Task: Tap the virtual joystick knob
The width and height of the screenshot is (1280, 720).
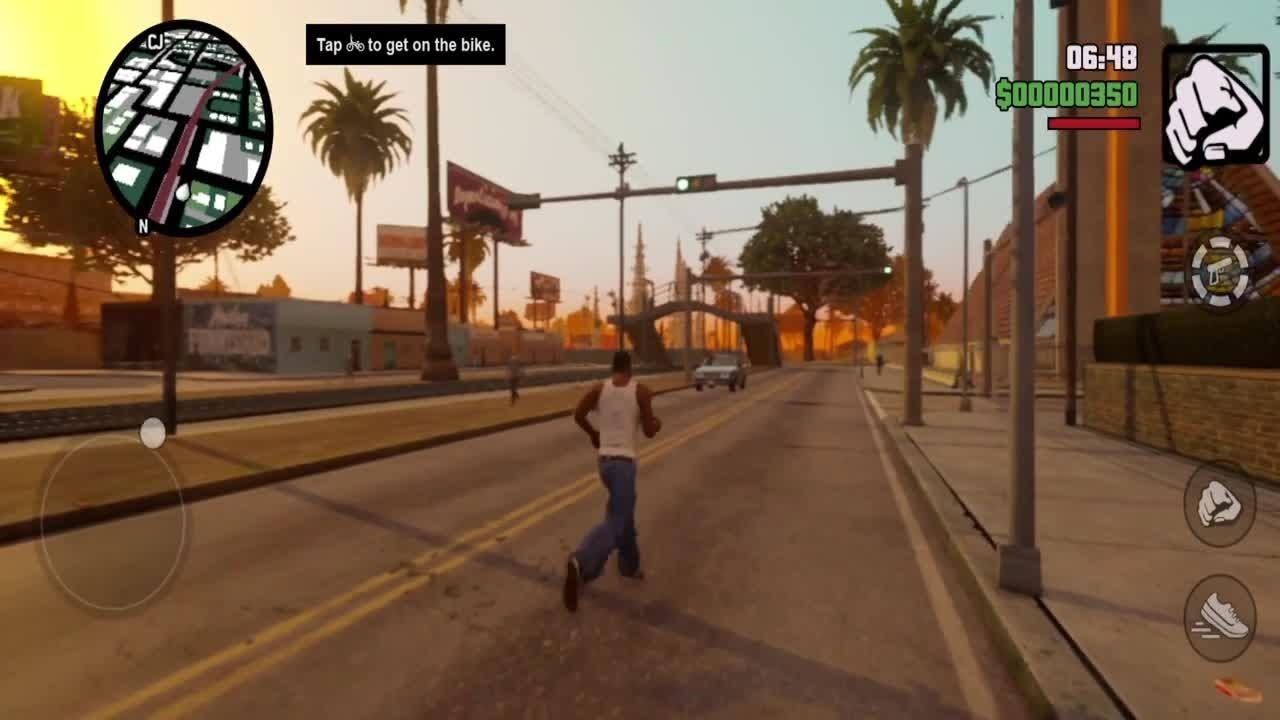Action: pyautogui.click(x=153, y=433)
